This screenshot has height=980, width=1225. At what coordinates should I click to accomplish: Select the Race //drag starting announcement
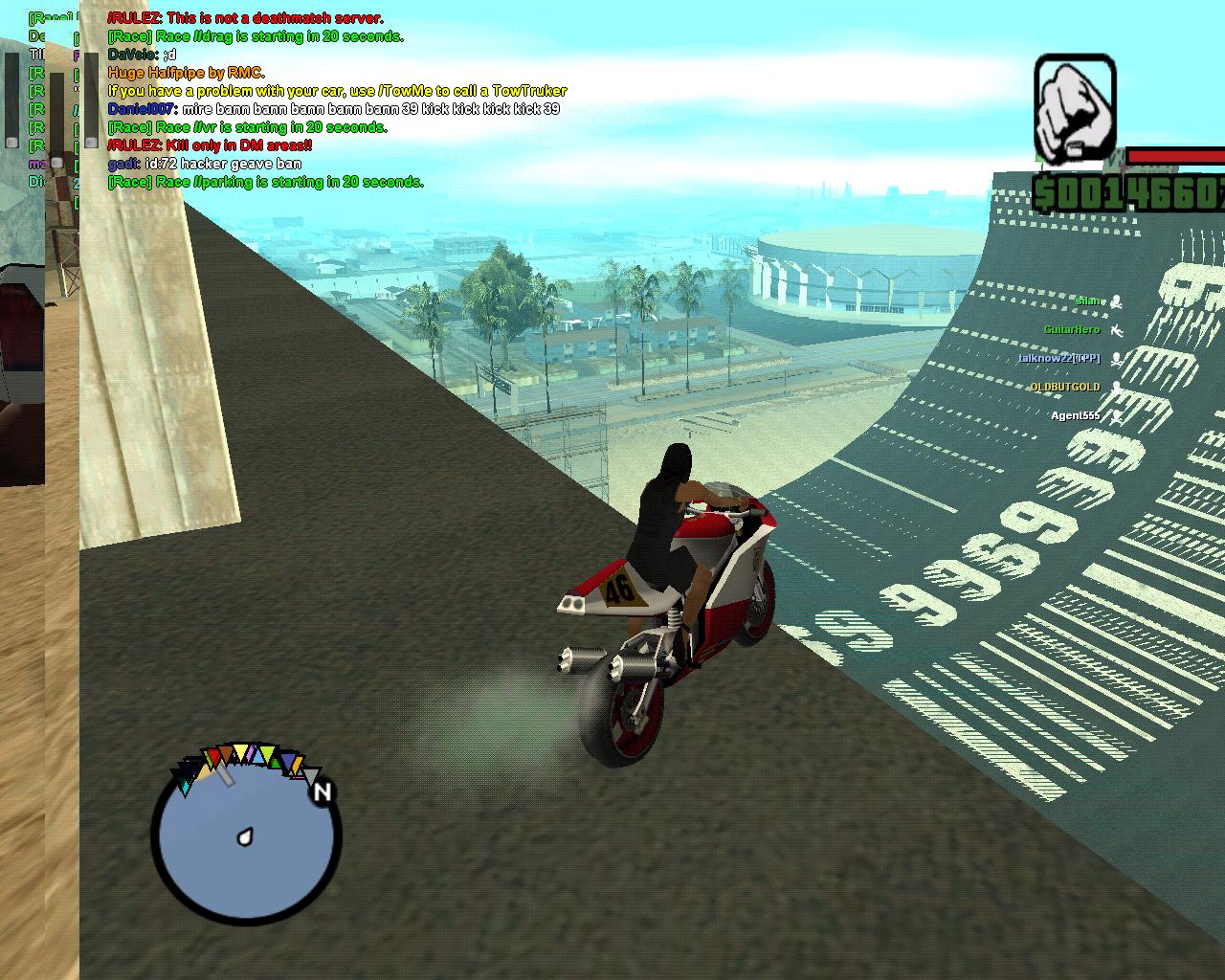pyautogui.click(x=256, y=36)
